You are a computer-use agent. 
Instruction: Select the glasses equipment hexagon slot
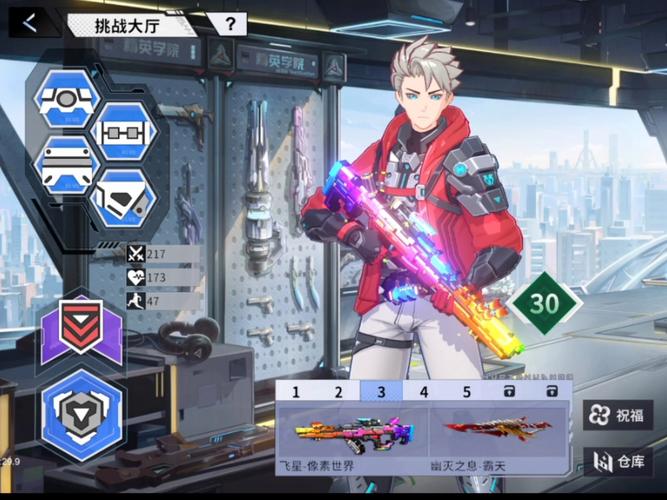pos(124,133)
